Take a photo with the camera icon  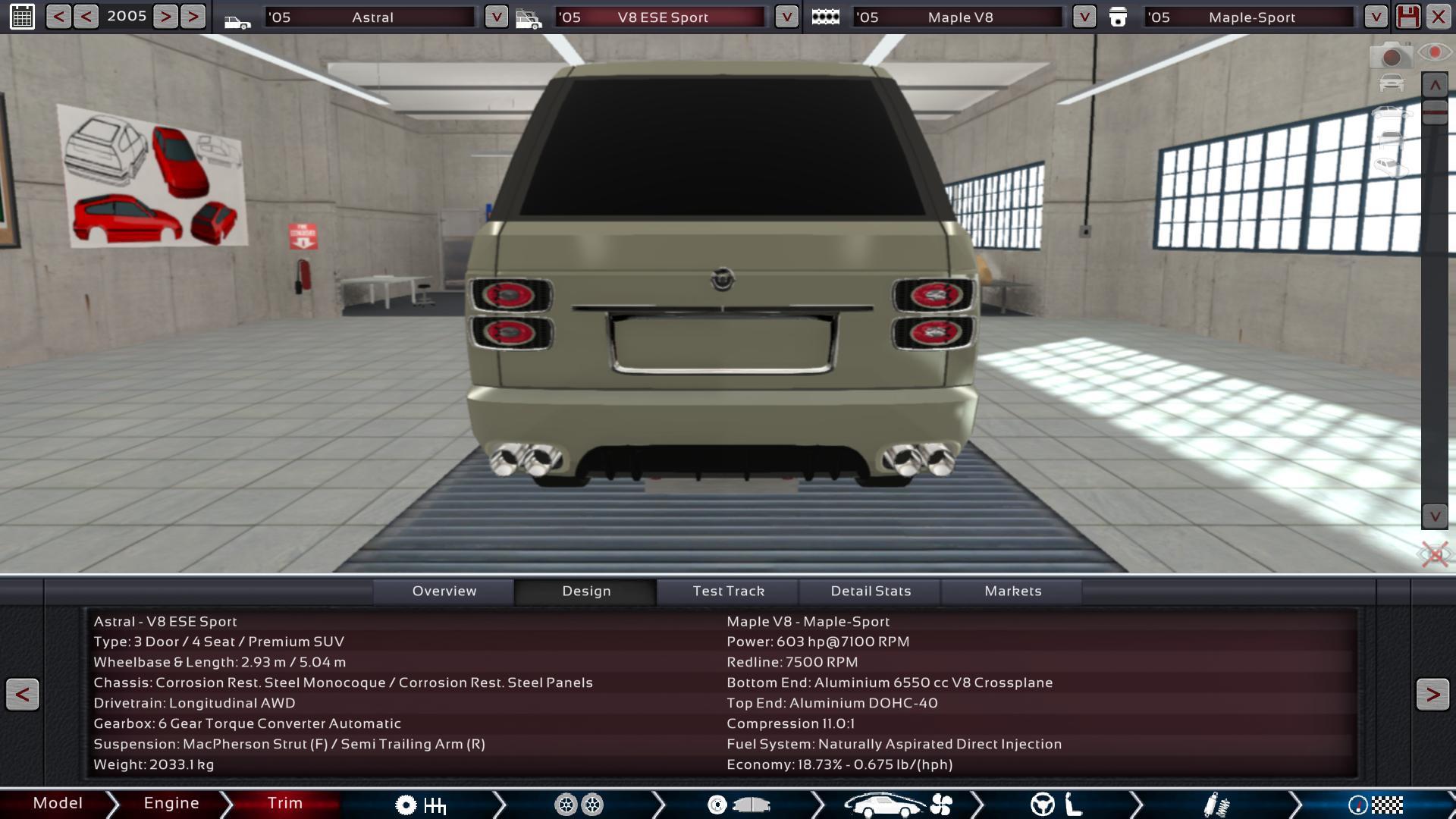click(x=1390, y=56)
